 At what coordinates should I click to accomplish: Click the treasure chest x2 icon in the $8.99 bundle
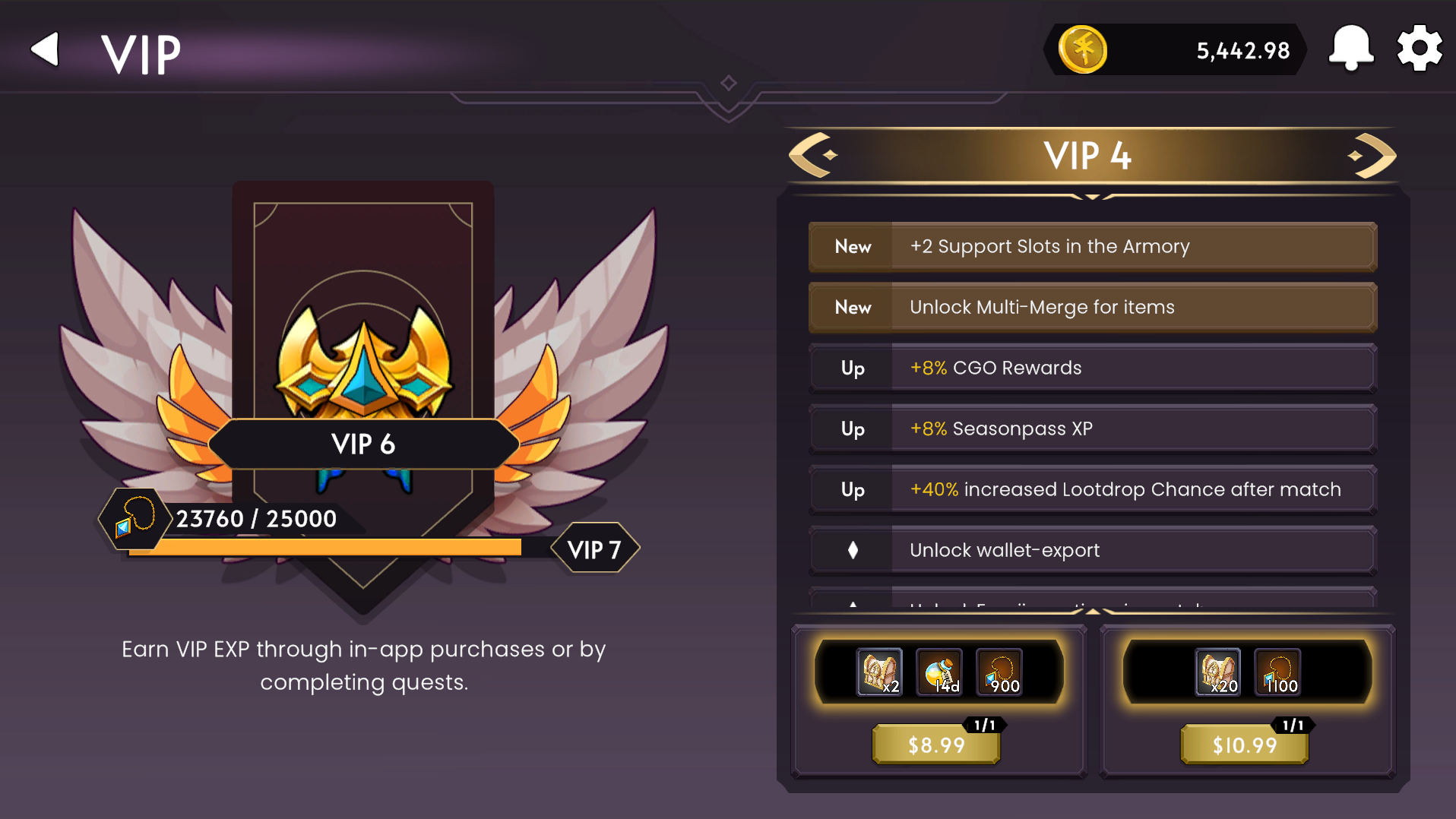(x=879, y=672)
